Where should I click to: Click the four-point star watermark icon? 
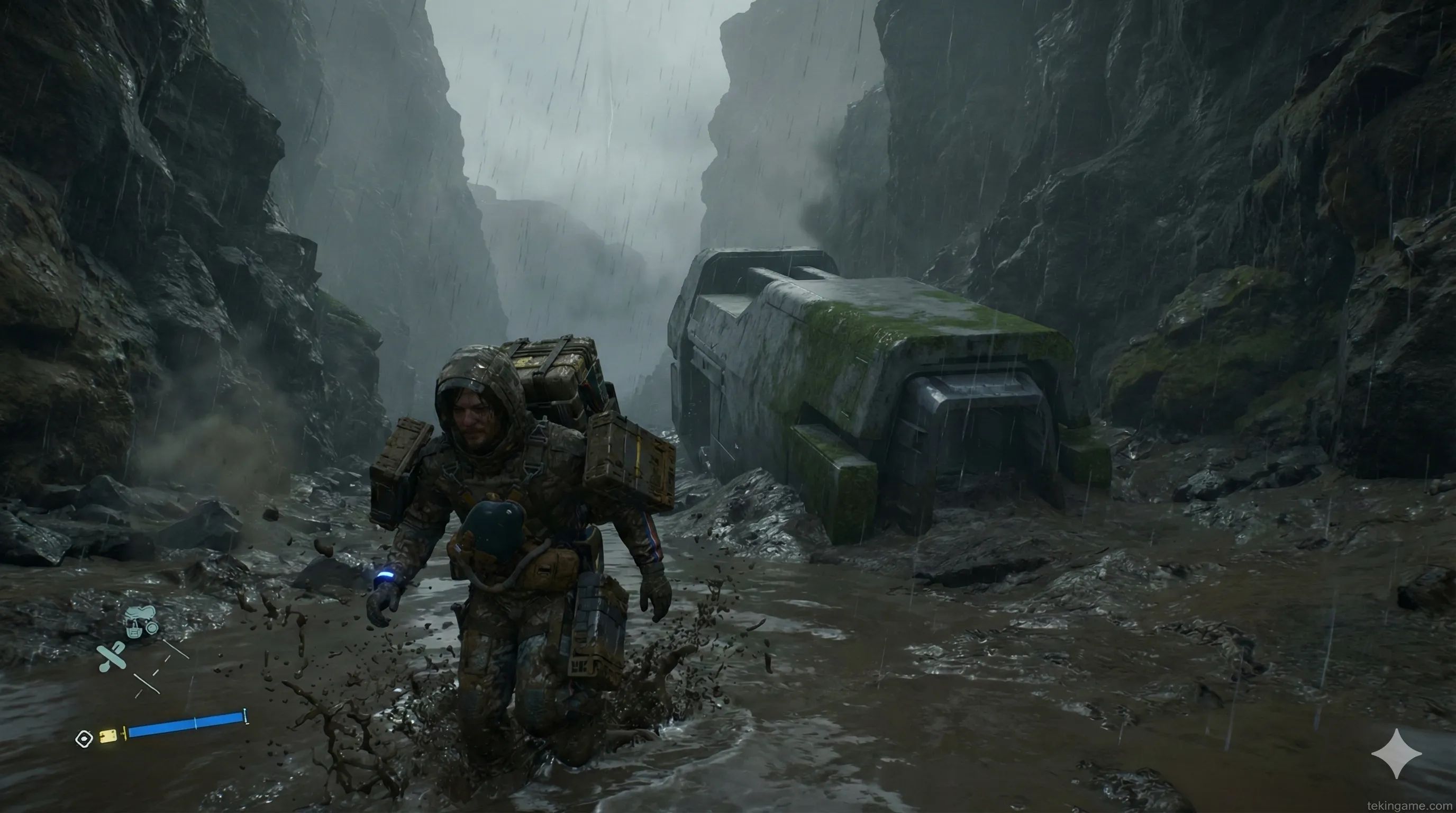point(1397,754)
